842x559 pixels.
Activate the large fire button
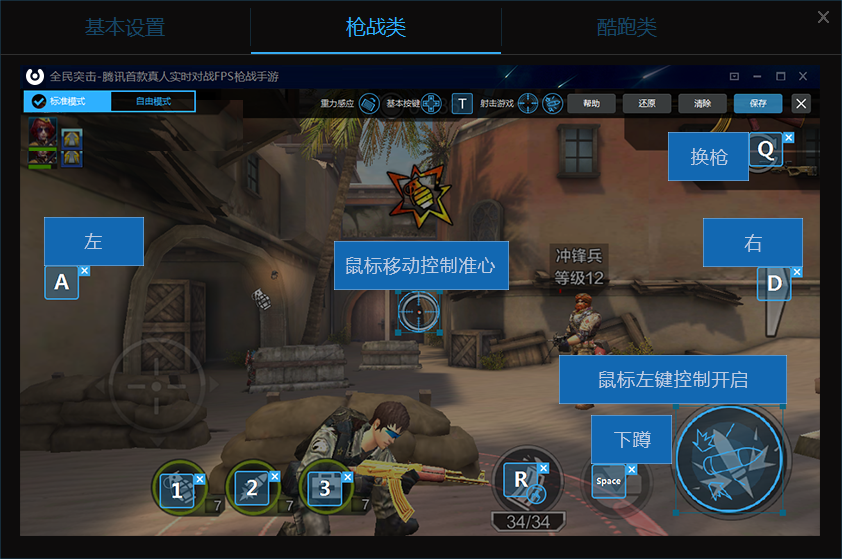727,460
